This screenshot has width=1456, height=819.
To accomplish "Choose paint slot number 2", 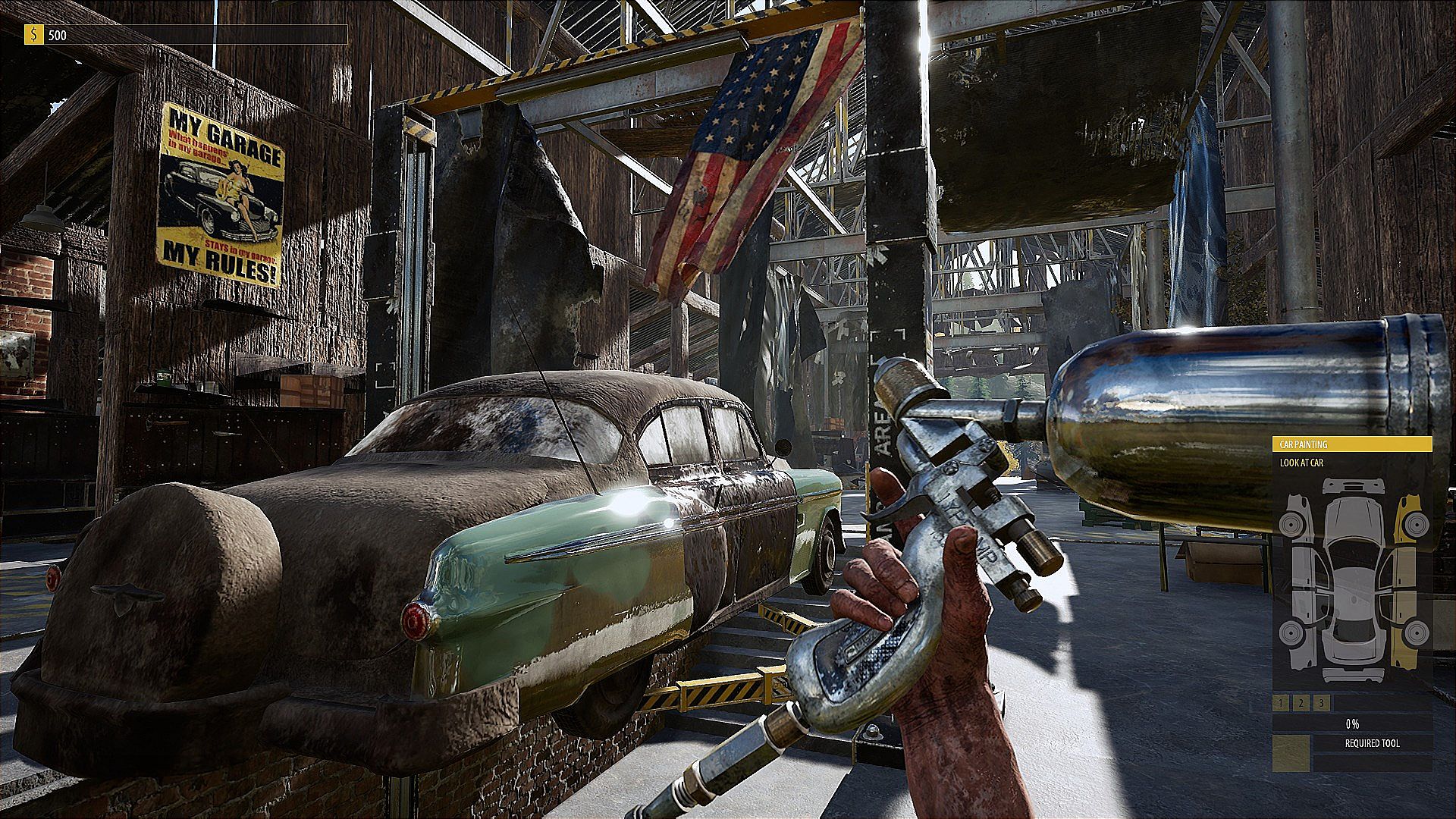I will [1301, 704].
